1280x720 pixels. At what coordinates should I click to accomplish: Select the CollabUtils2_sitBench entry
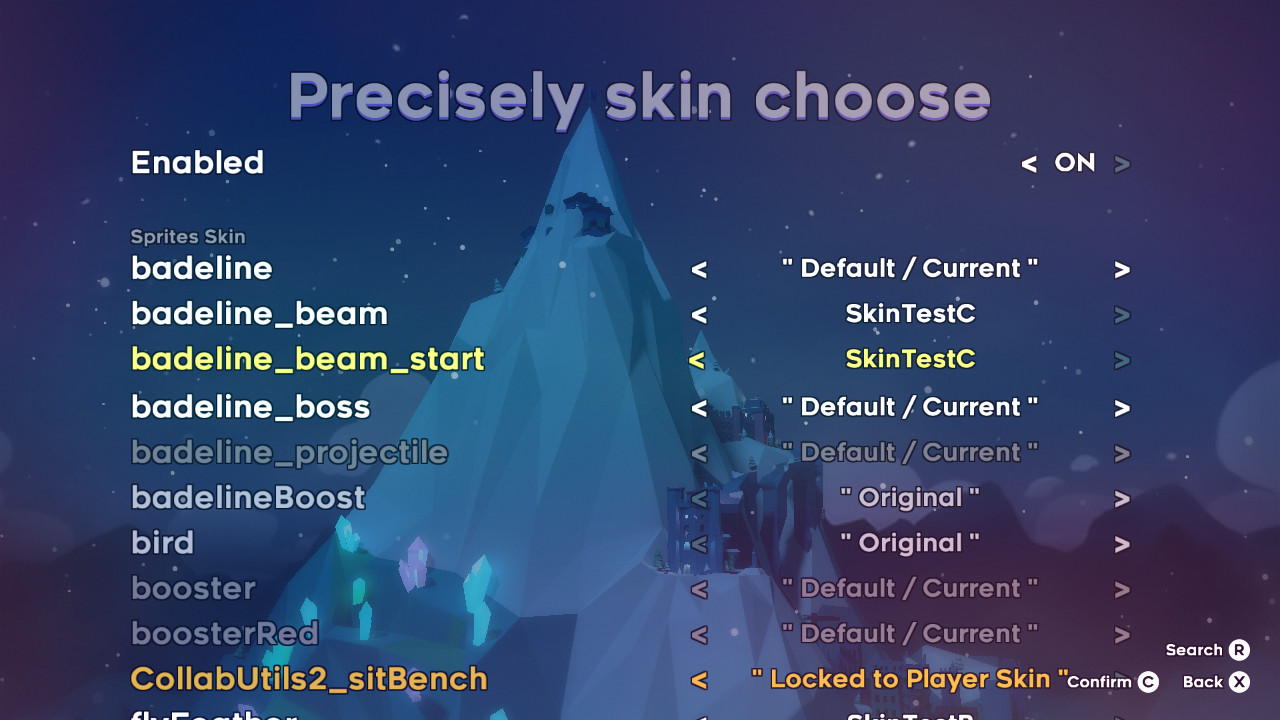click(308, 678)
